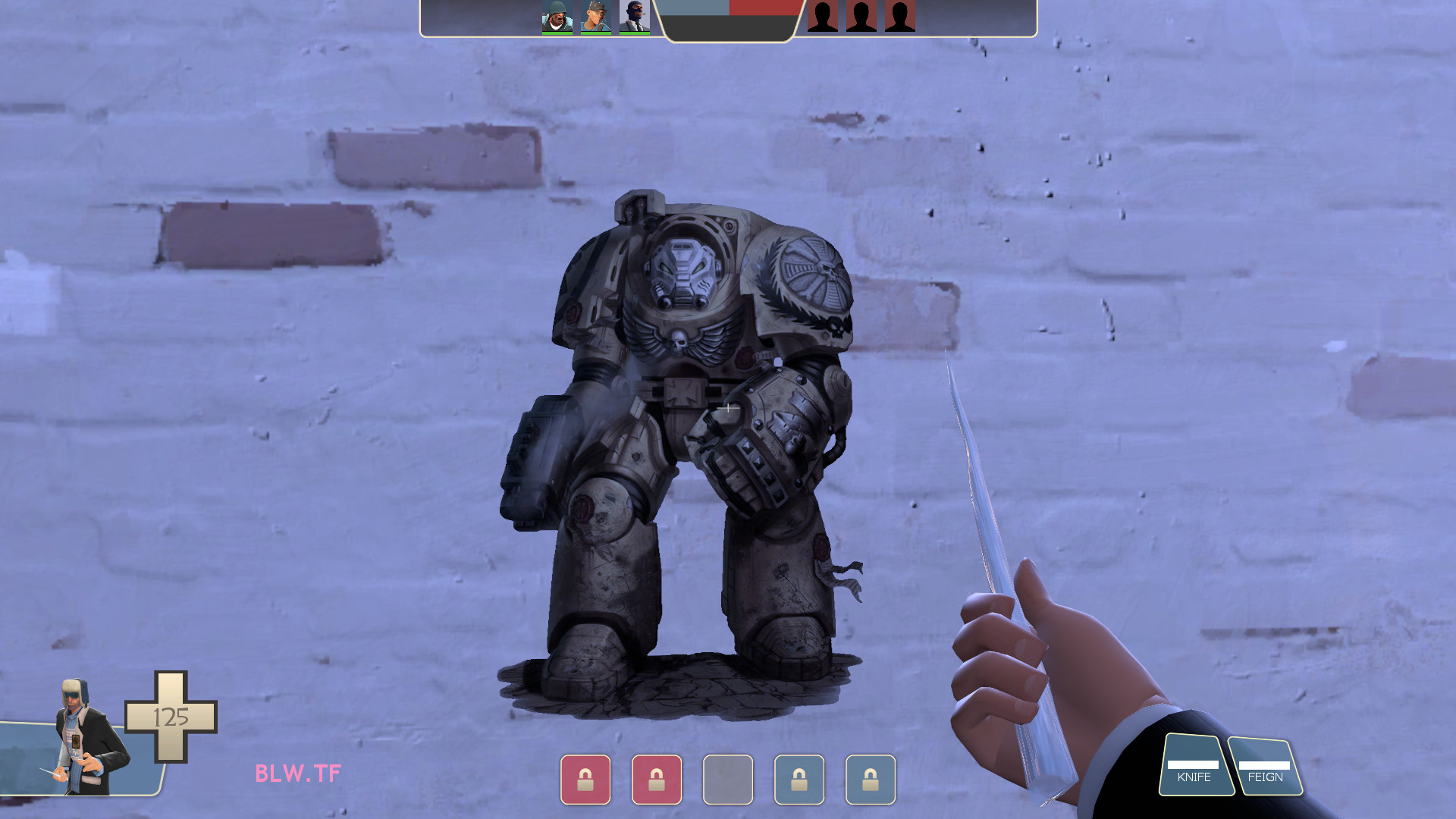The height and width of the screenshot is (819, 1456).
Task: Click the leftmost enemy silhouette icon
Action: click(821, 17)
